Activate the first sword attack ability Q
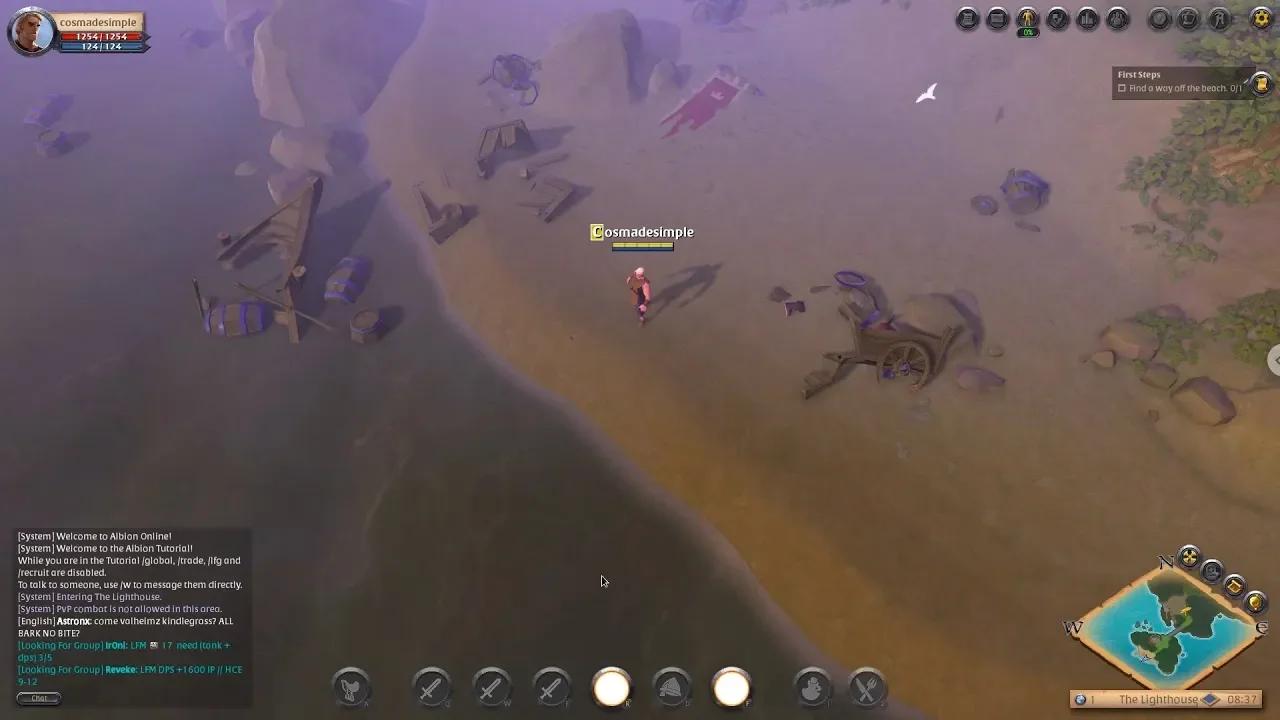Screen dimensions: 1280x720 432,688
